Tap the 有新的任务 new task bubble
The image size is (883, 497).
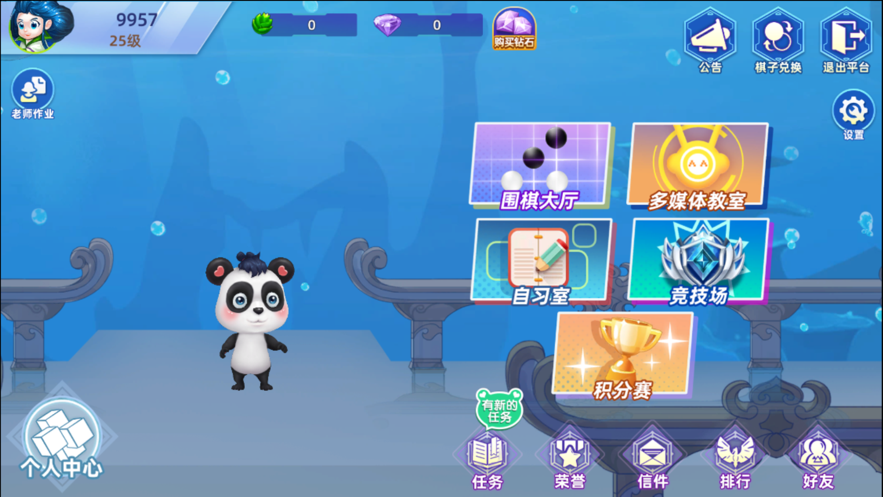[499, 409]
